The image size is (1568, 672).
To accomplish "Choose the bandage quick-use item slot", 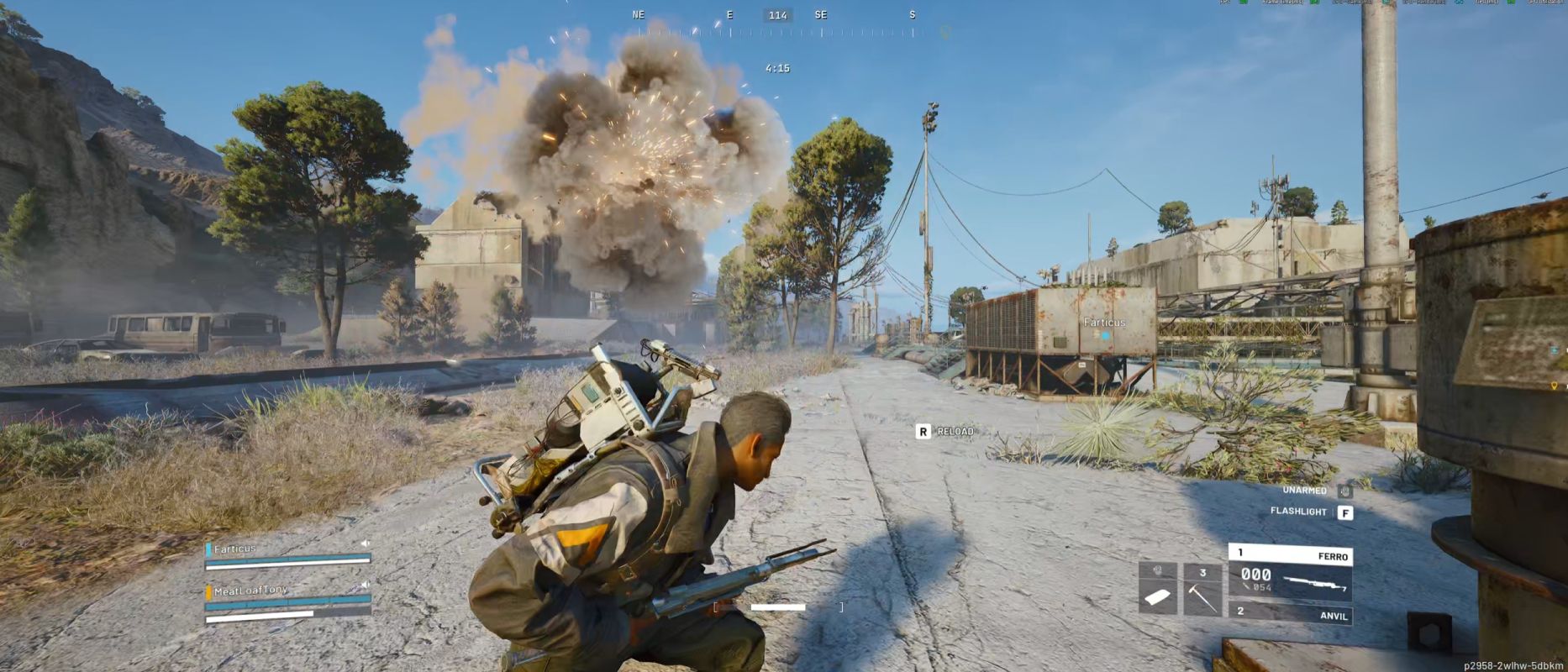I will [1157, 590].
